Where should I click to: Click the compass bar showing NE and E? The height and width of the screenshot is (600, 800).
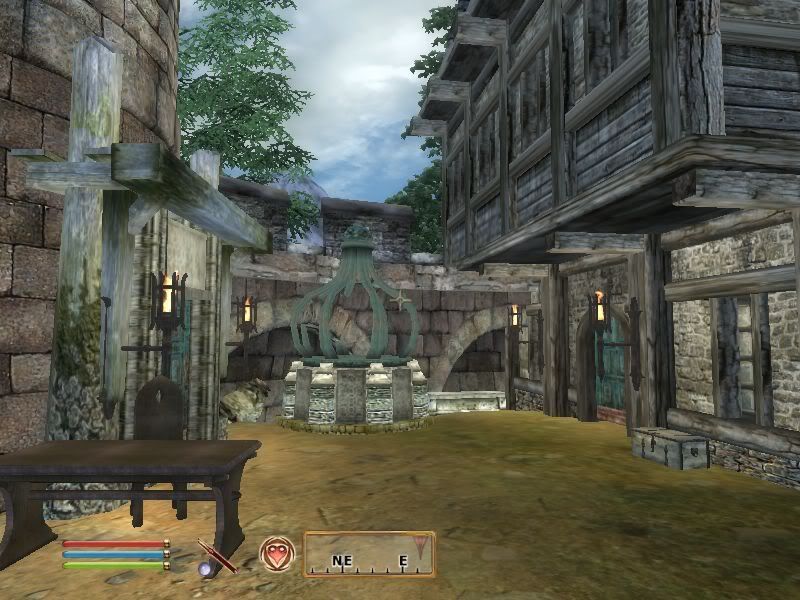[x=369, y=554]
